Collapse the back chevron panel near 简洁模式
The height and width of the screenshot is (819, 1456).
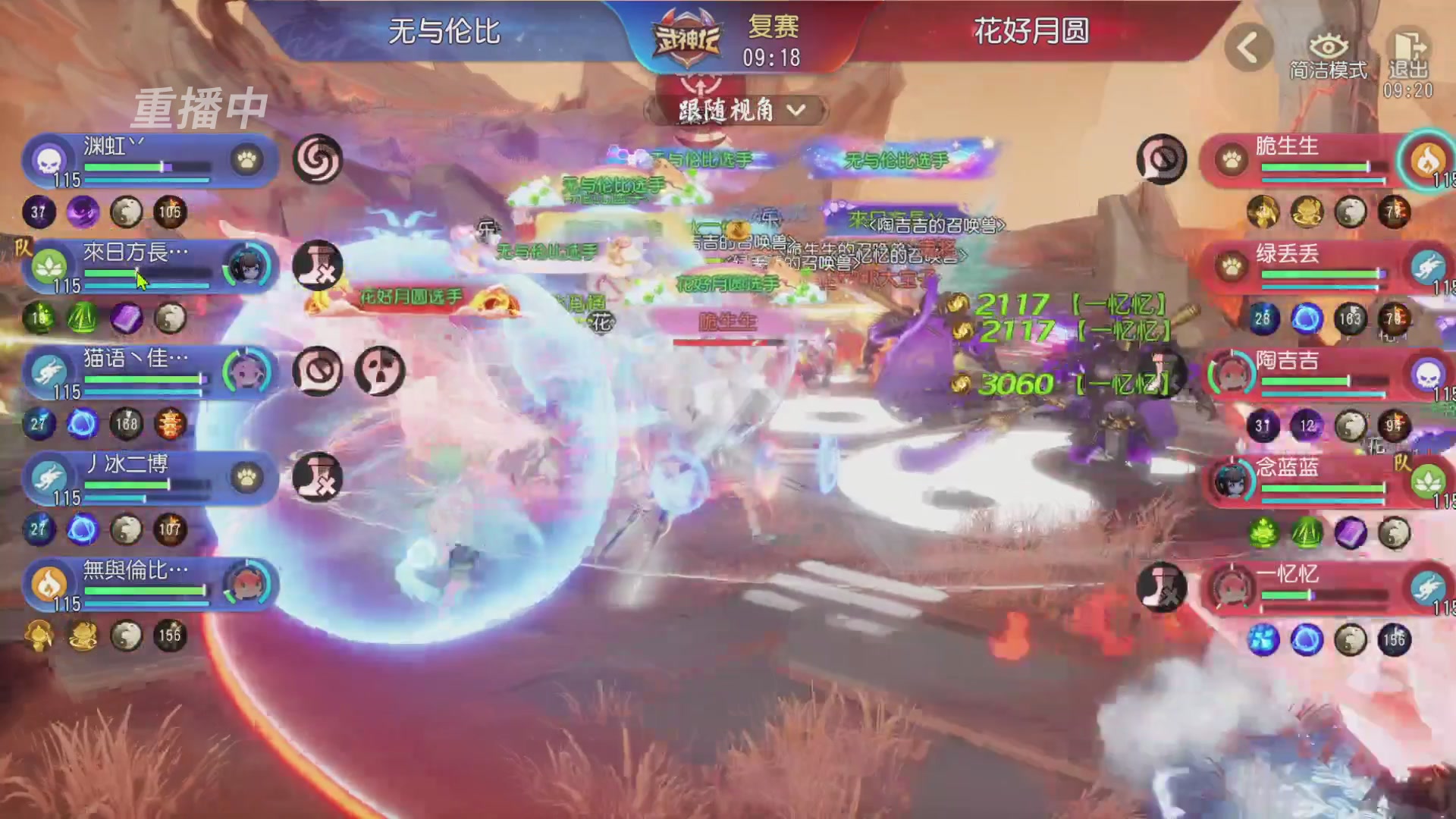click(x=1248, y=45)
